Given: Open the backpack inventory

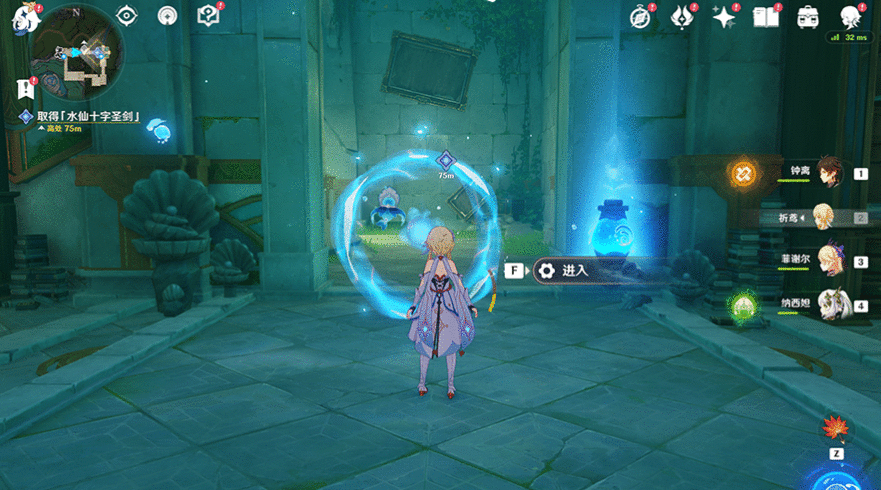Looking at the screenshot, I should (807, 16).
